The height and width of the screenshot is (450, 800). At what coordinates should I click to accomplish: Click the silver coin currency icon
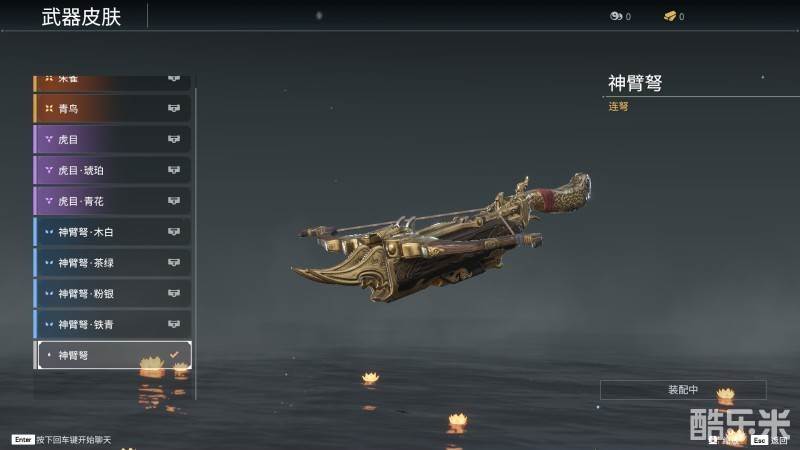click(x=616, y=16)
